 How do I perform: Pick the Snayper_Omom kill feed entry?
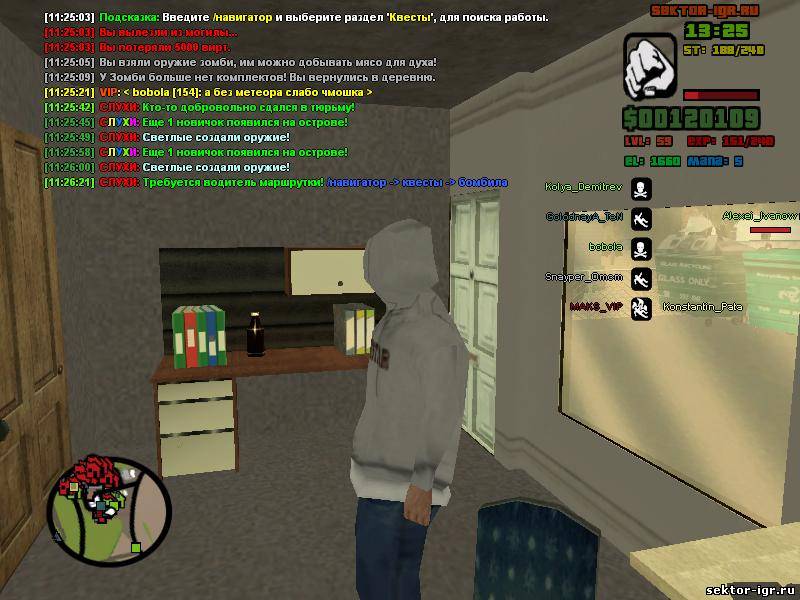[x=583, y=277]
